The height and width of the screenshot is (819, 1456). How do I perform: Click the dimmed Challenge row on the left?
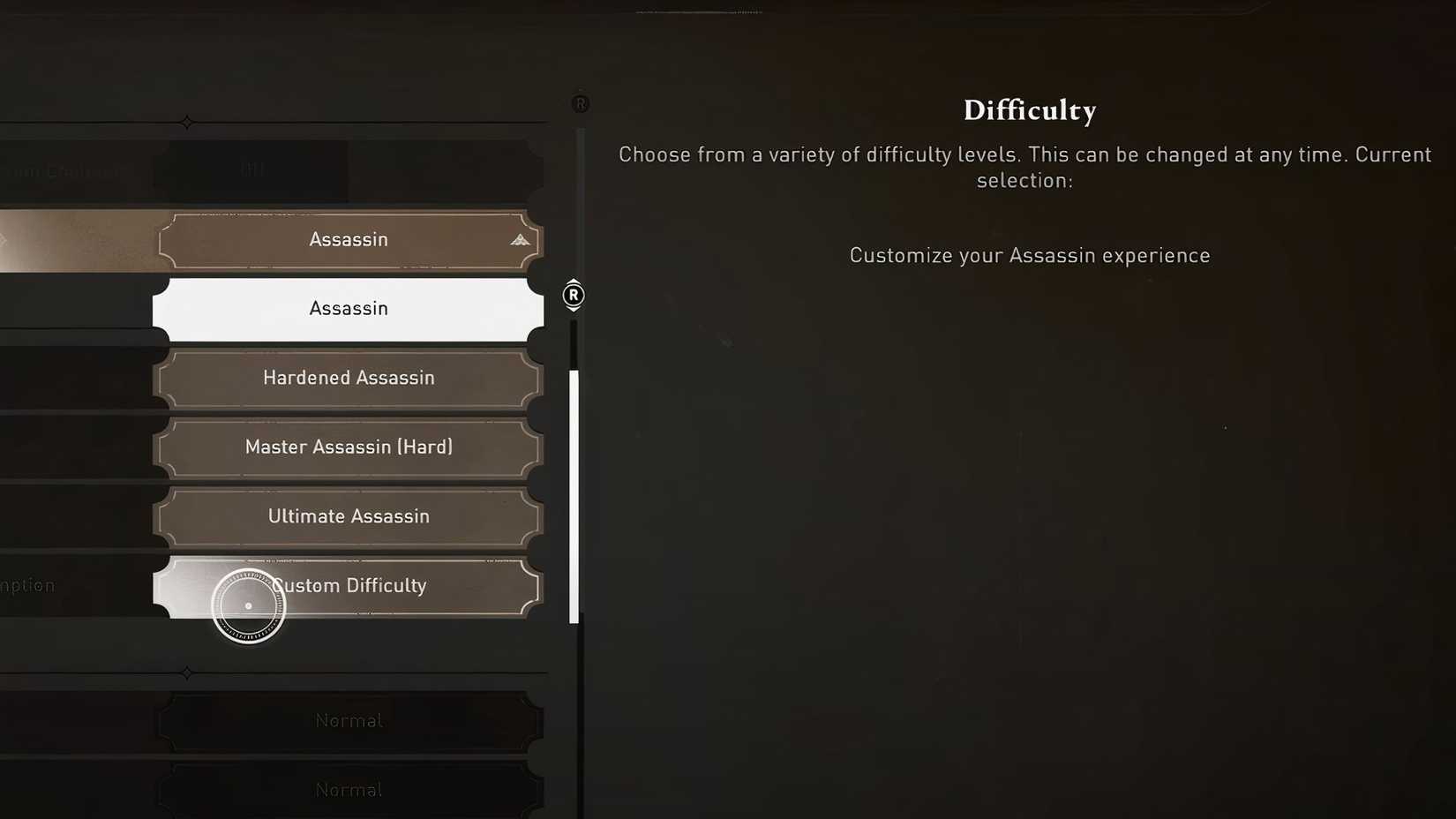point(62,170)
